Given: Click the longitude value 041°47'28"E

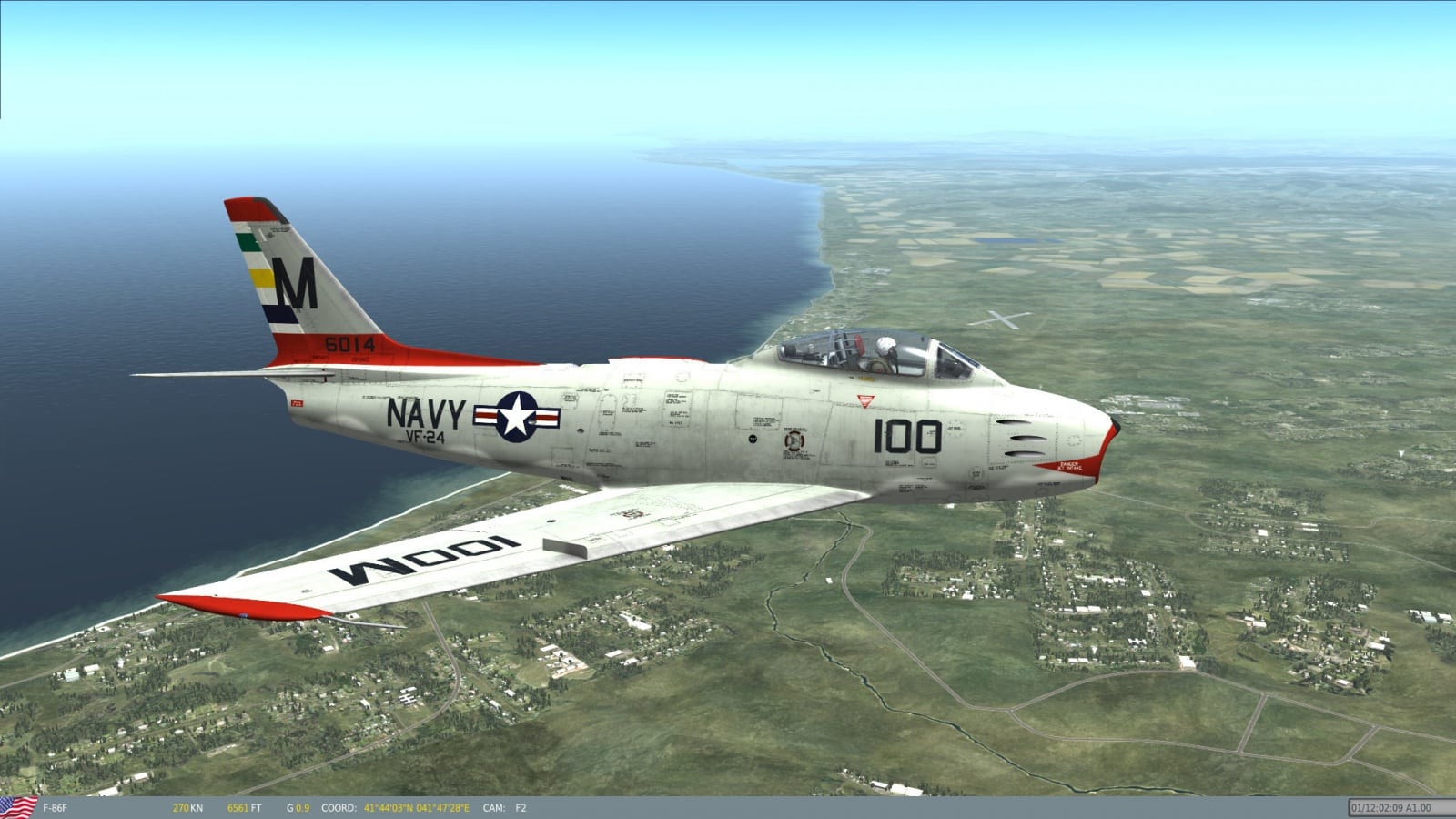Looking at the screenshot, I should tap(443, 805).
